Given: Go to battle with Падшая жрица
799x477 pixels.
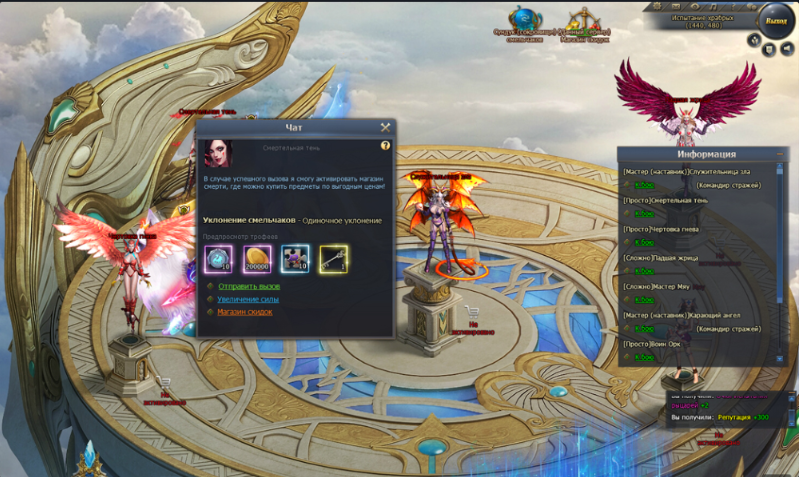Looking at the screenshot, I should 644,271.
